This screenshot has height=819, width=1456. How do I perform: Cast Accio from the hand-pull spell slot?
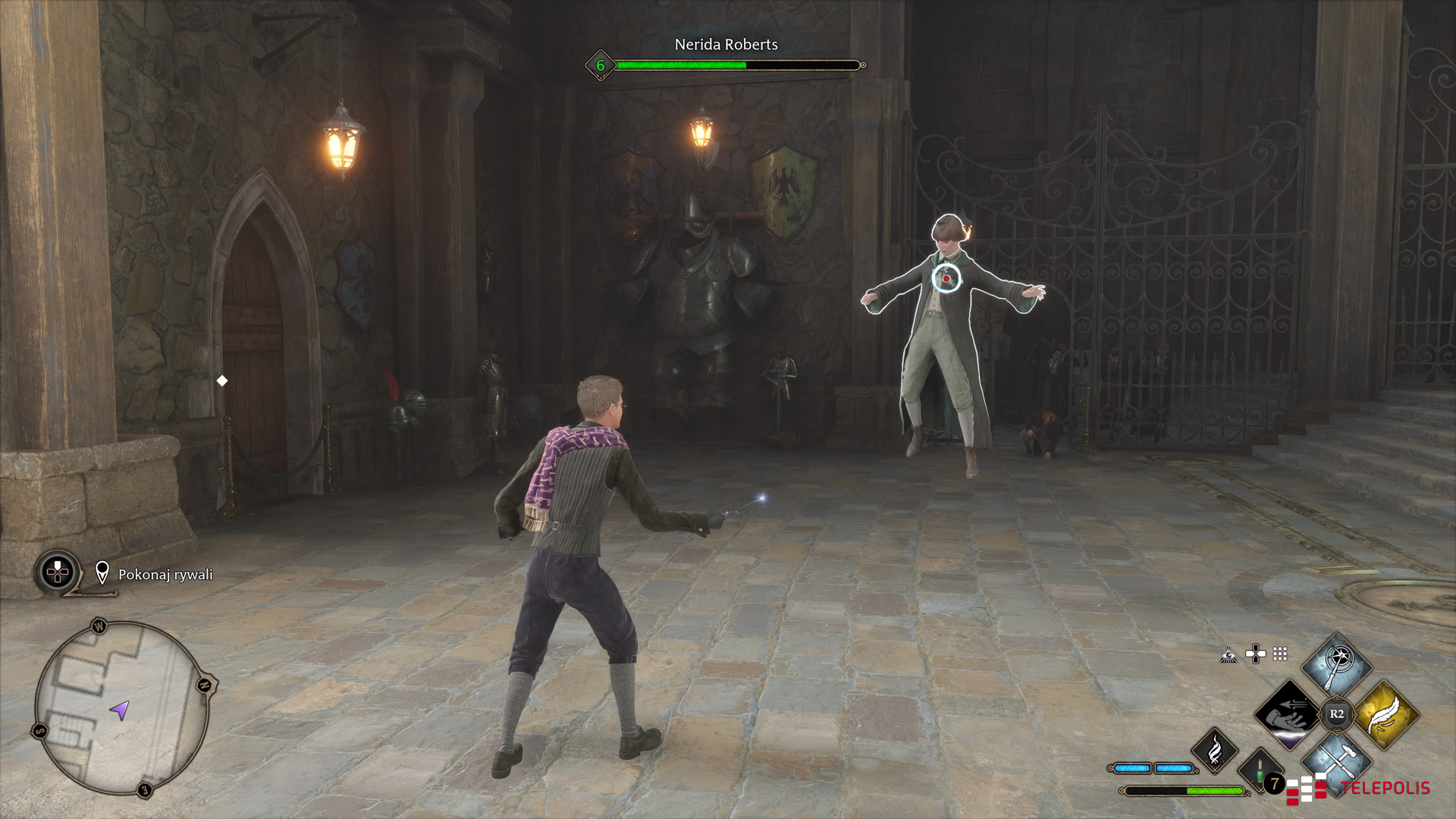pos(1288,714)
